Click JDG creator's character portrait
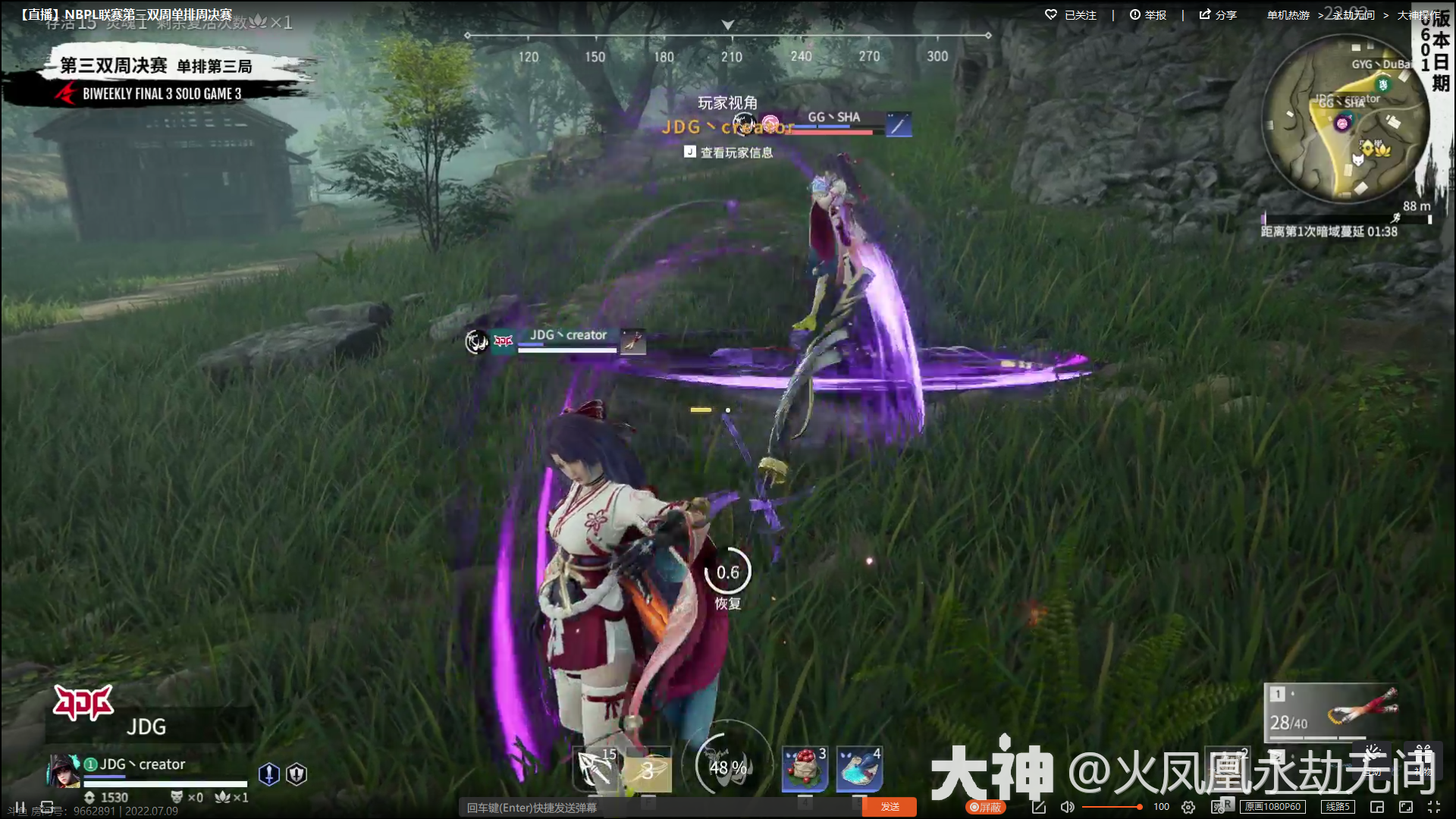The height and width of the screenshot is (819, 1456). coord(64,770)
